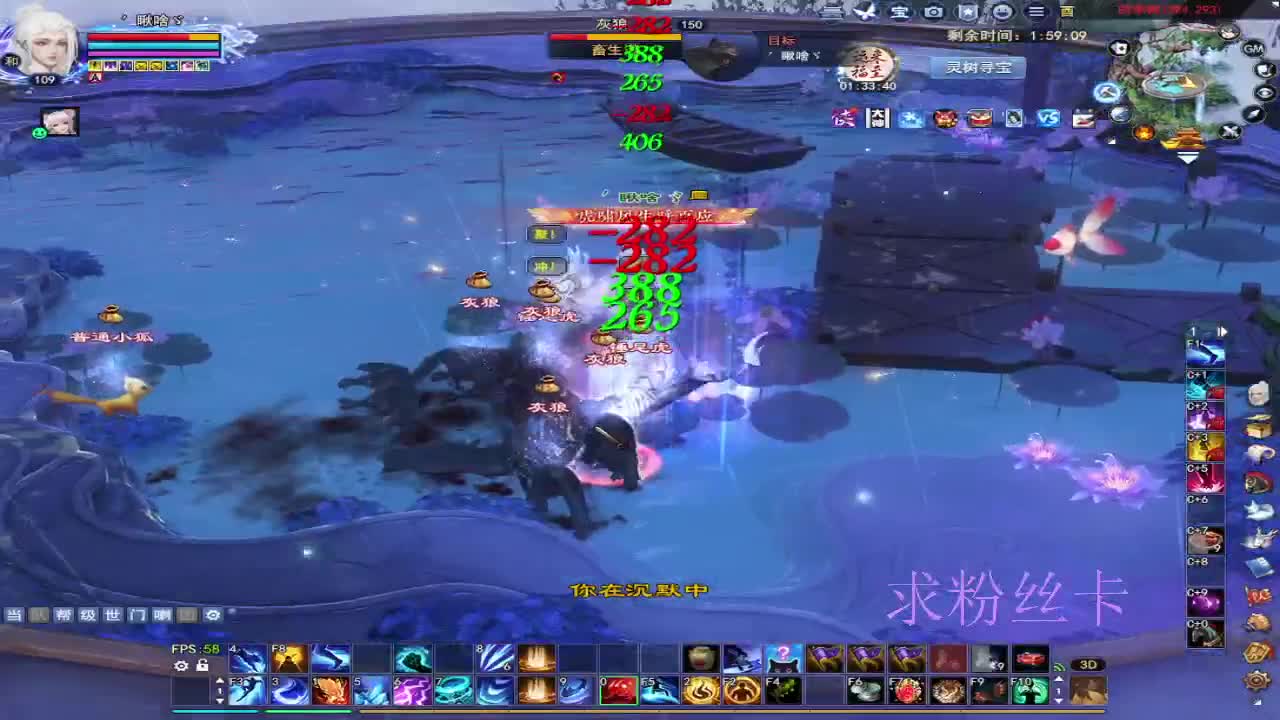Screen dimensions: 1280x720
Task: Expand the arrow above the right skill column
Action: 1222,331
